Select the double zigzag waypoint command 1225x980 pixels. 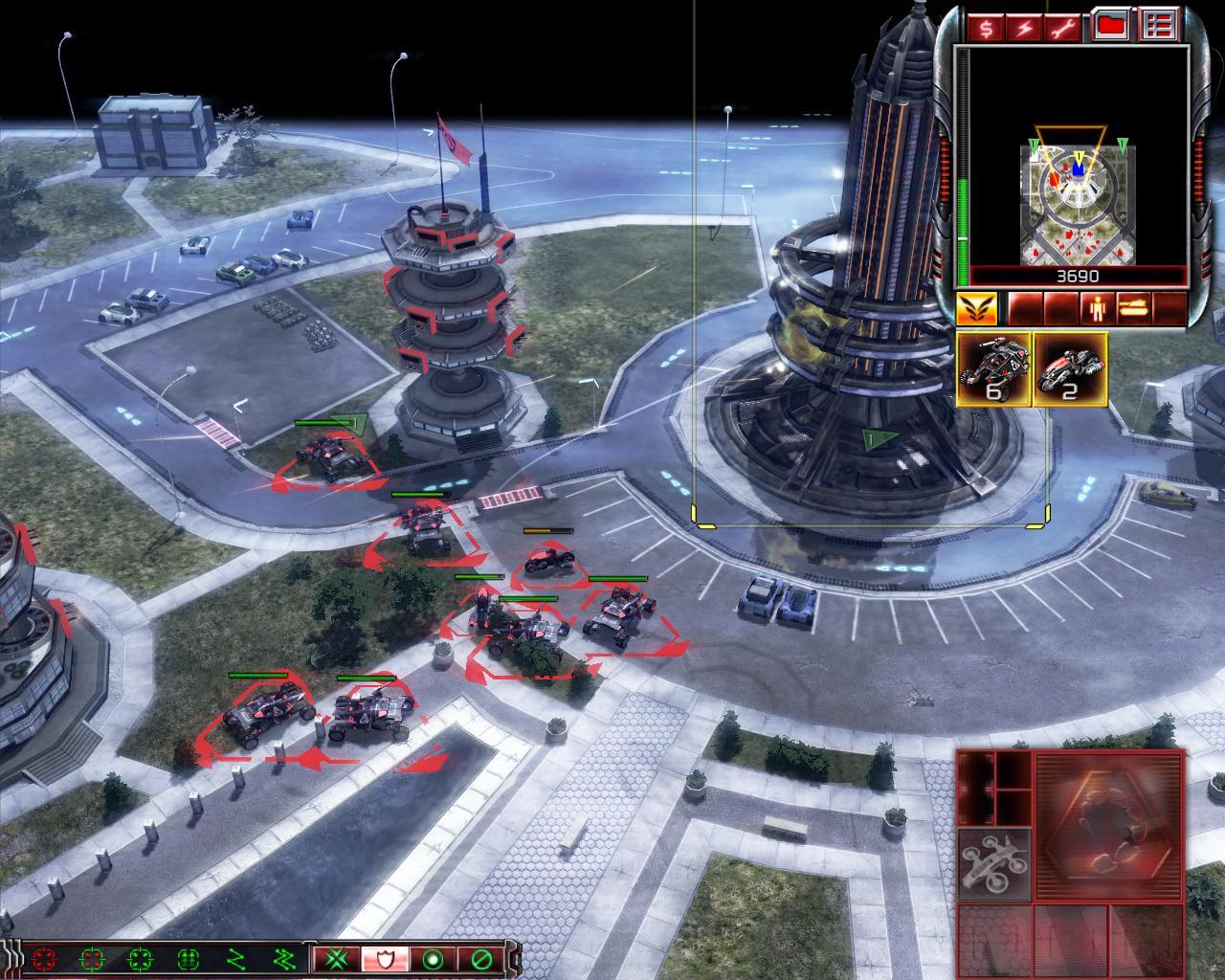[x=283, y=958]
